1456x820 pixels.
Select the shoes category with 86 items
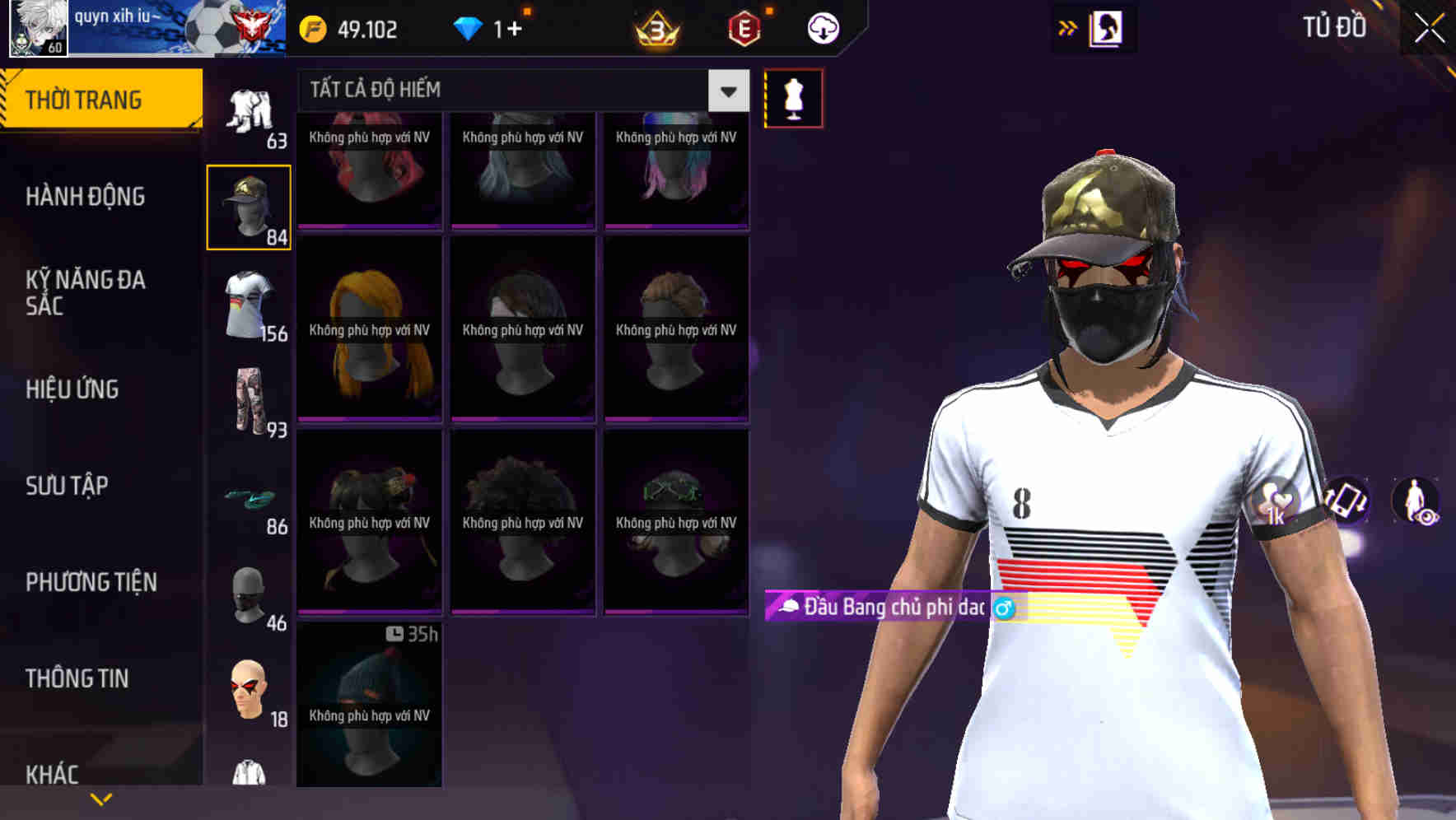pyautogui.click(x=248, y=501)
